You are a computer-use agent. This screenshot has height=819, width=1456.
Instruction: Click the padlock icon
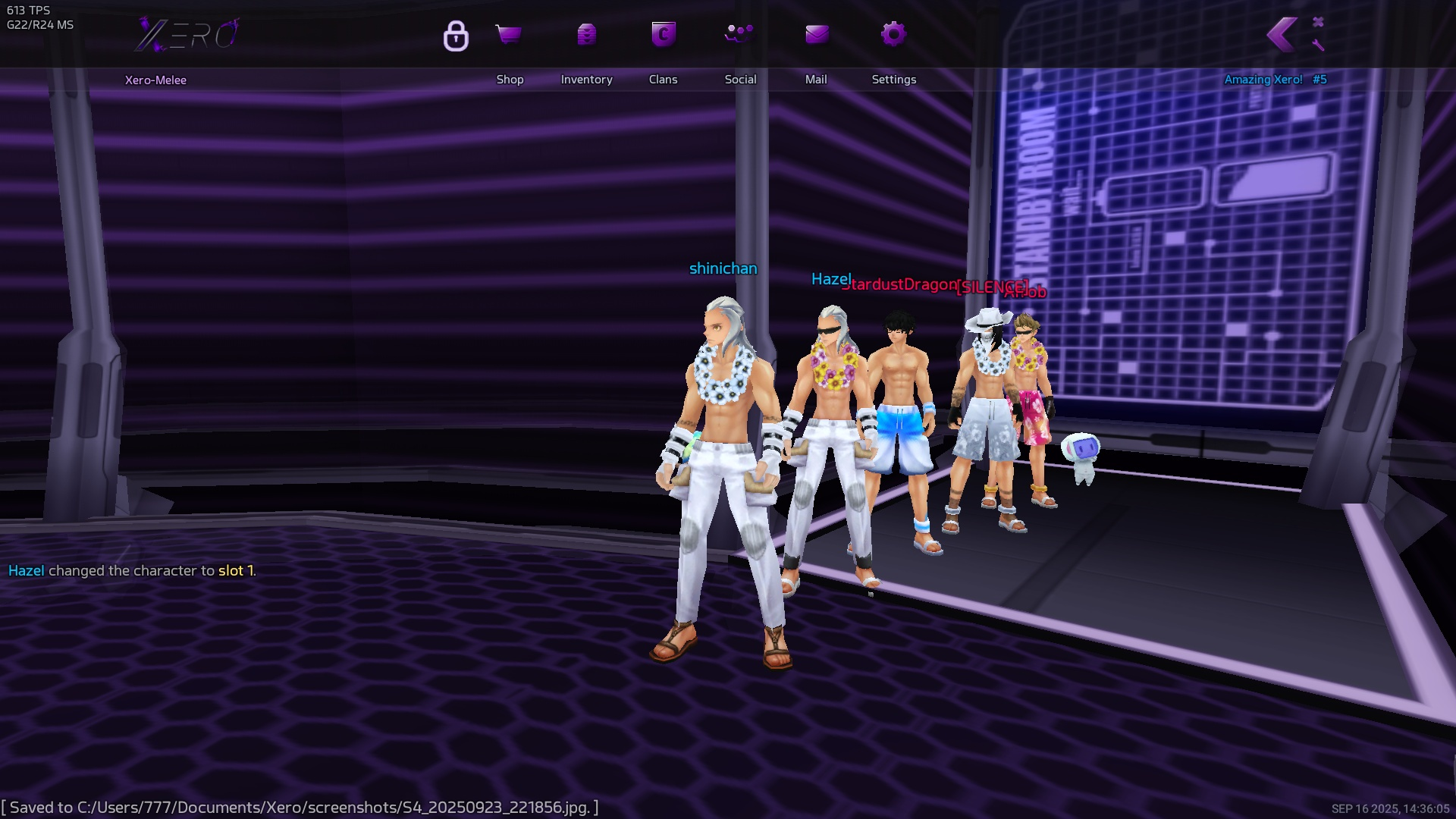[x=456, y=36]
